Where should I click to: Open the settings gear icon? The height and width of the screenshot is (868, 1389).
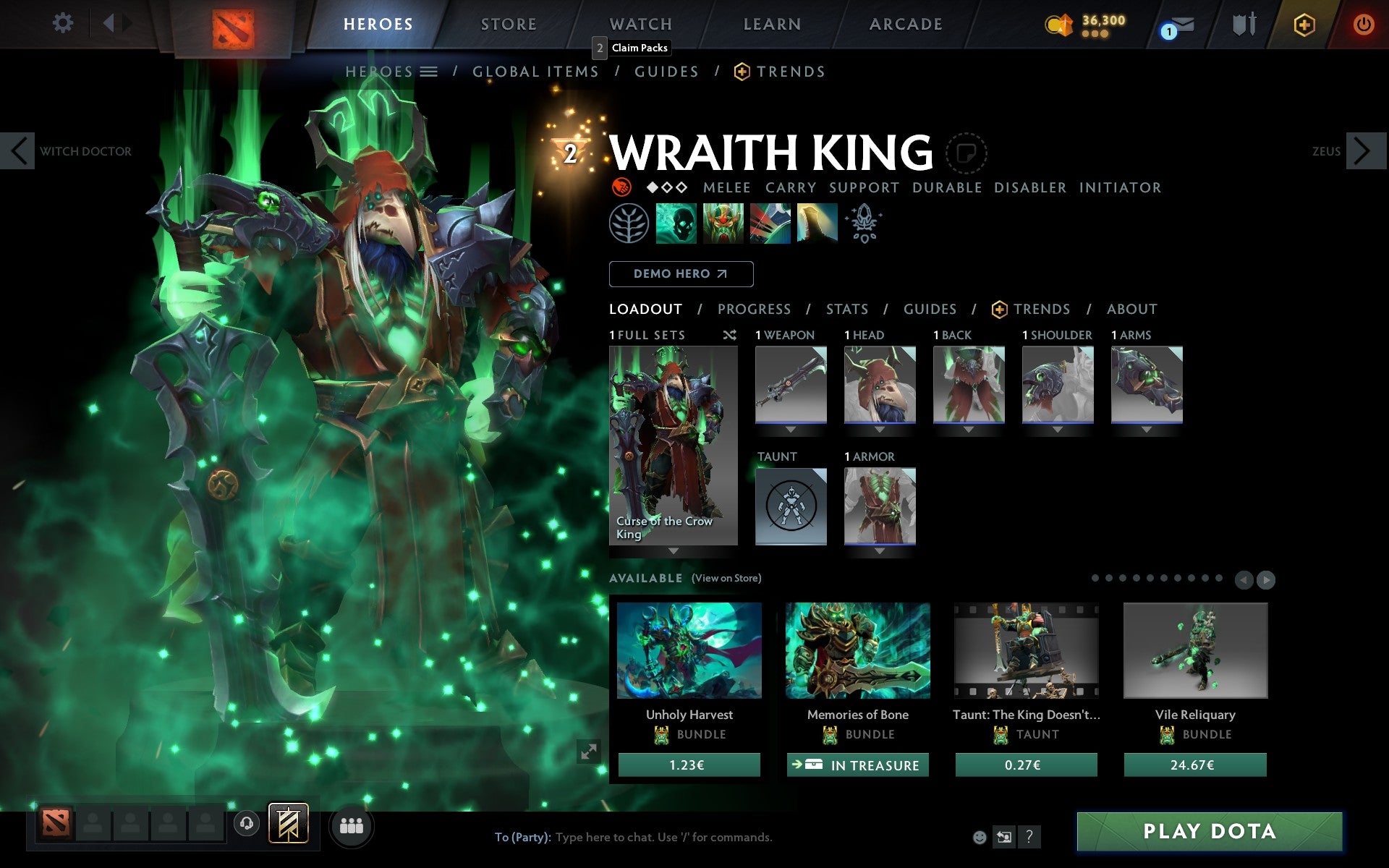(x=64, y=23)
